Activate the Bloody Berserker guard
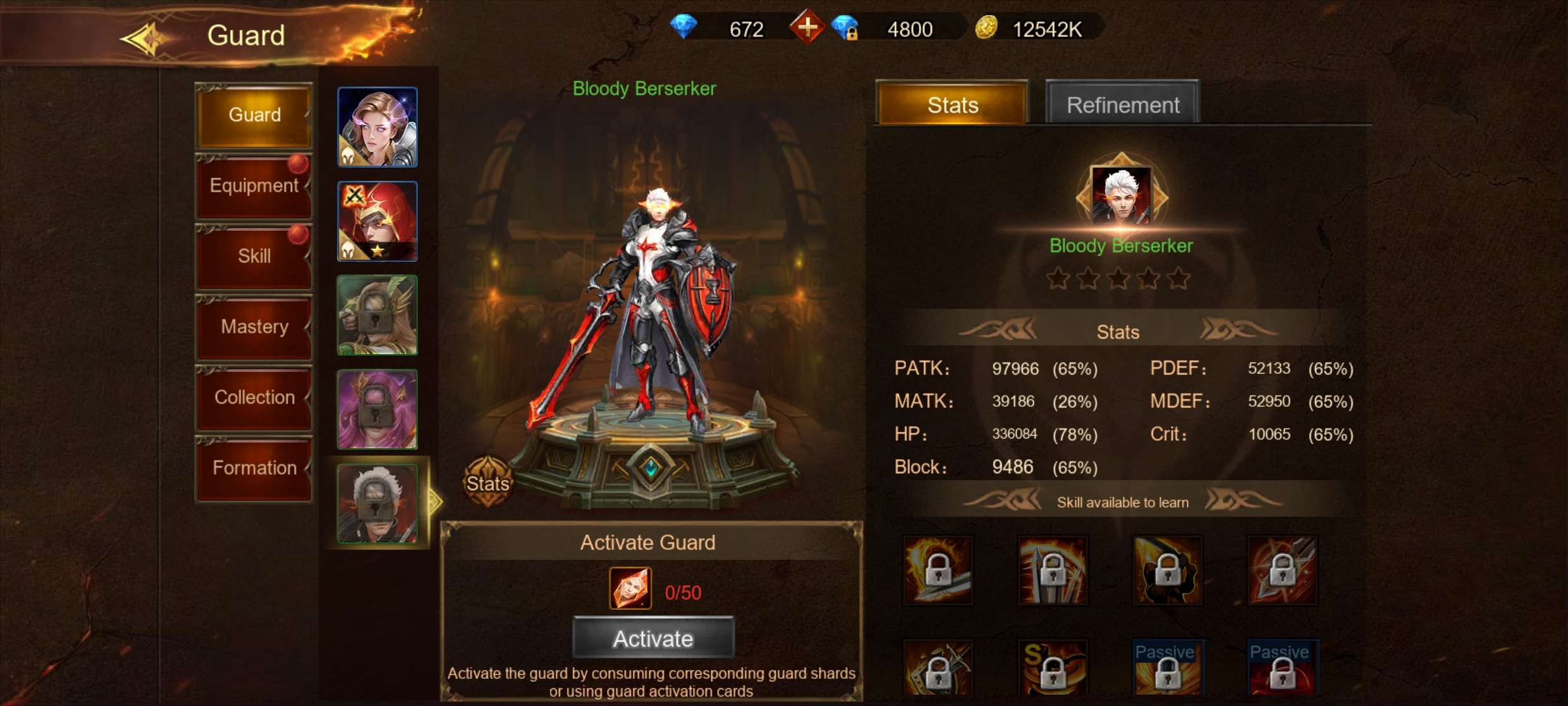 click(653, 638)
